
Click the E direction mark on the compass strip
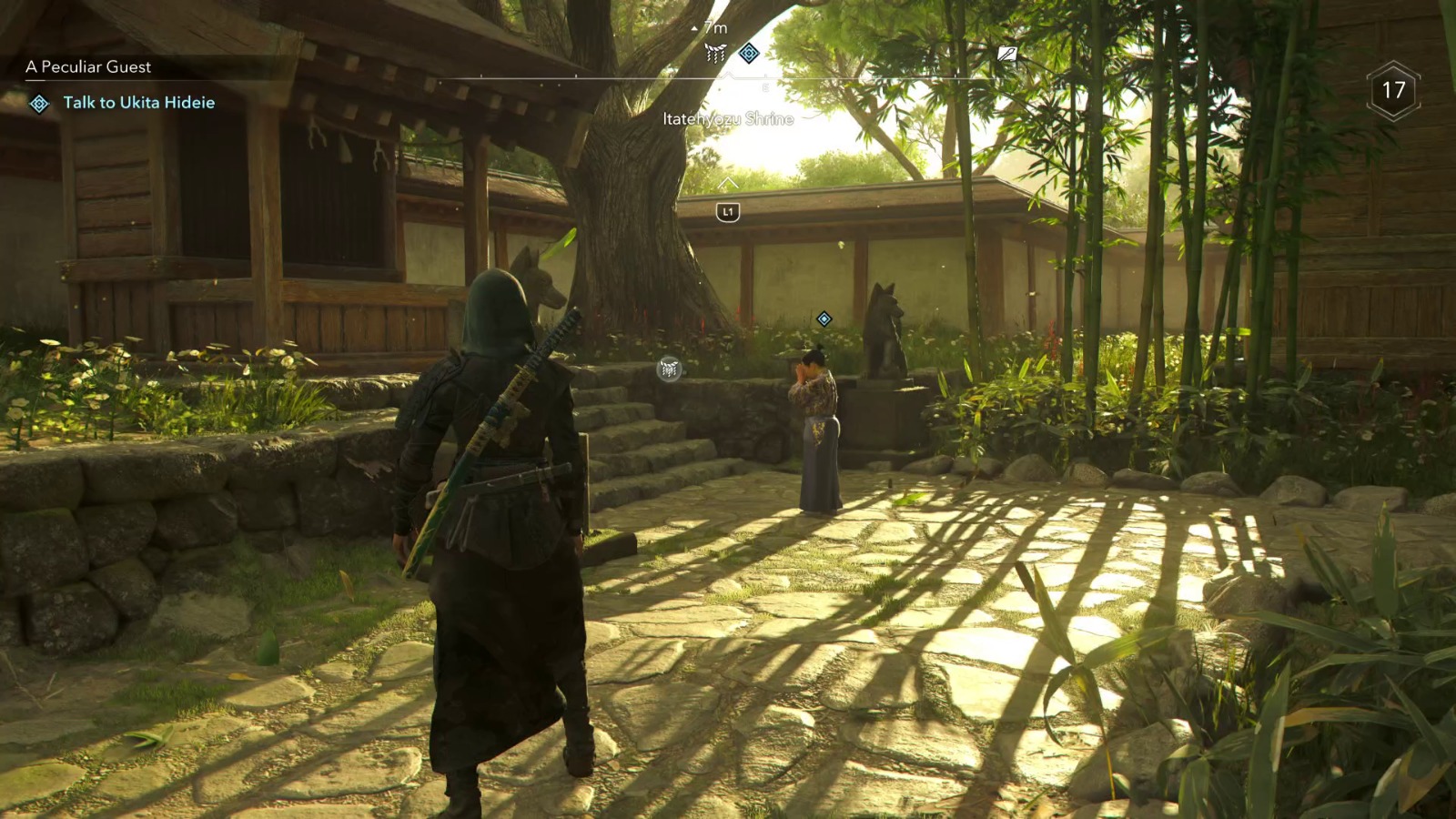point(765,87)
